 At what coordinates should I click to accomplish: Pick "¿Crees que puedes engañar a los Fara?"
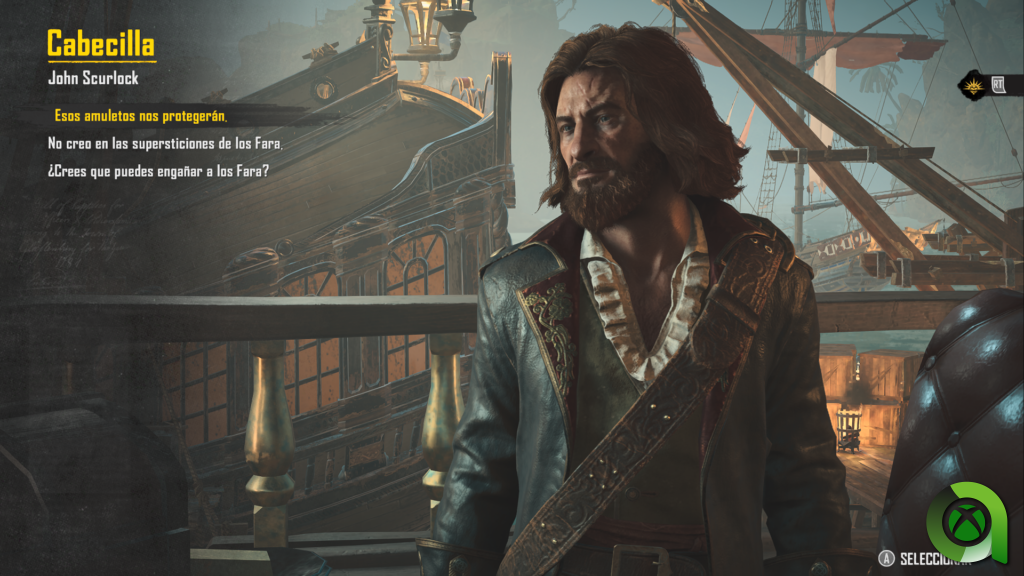point(159,171)
